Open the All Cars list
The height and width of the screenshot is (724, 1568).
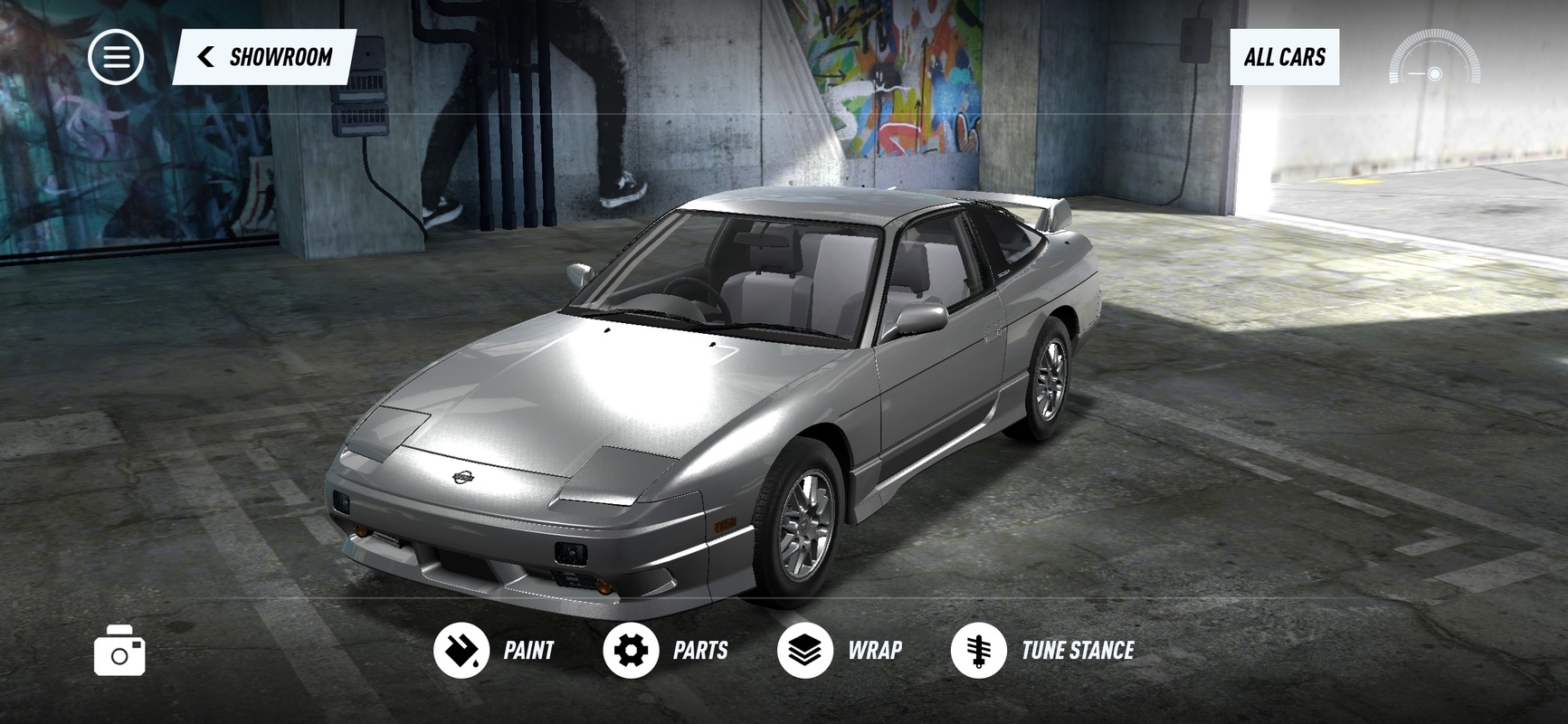pos(1284,57)
